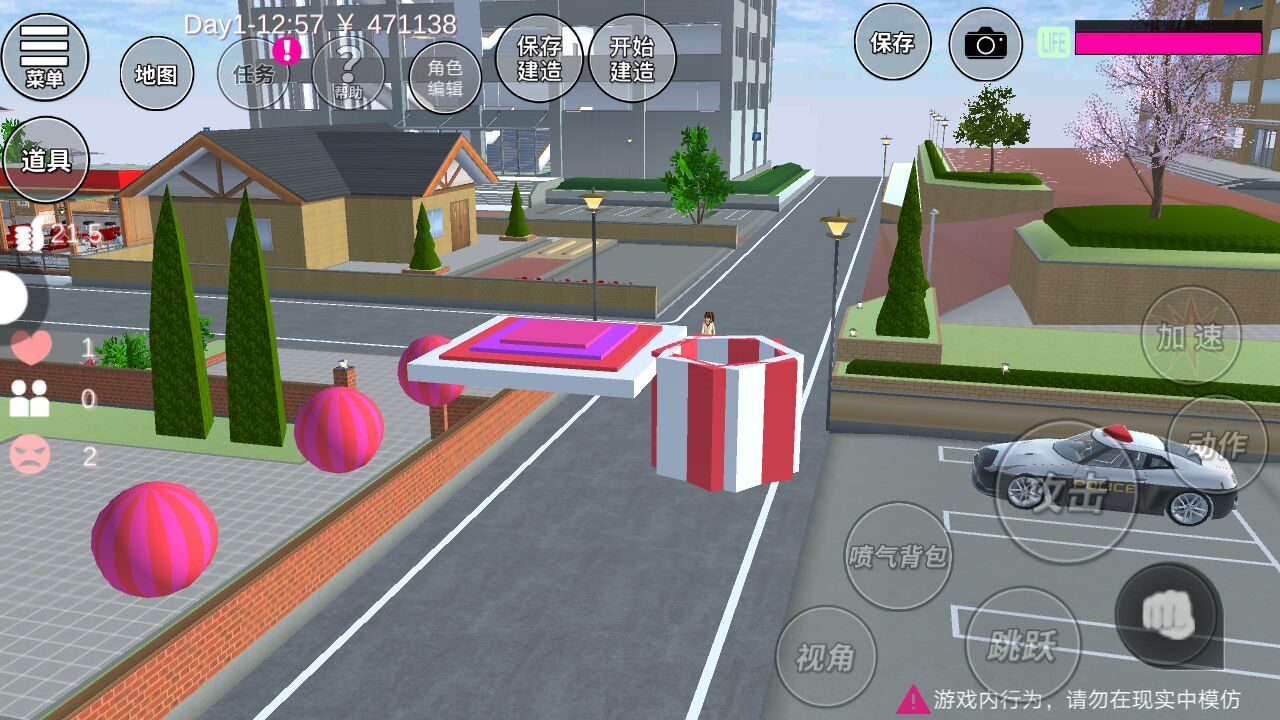Open the camera screenshot mode
This screenshot has height=720, width=1280.
pyautogui.click(x=985, y=44)
